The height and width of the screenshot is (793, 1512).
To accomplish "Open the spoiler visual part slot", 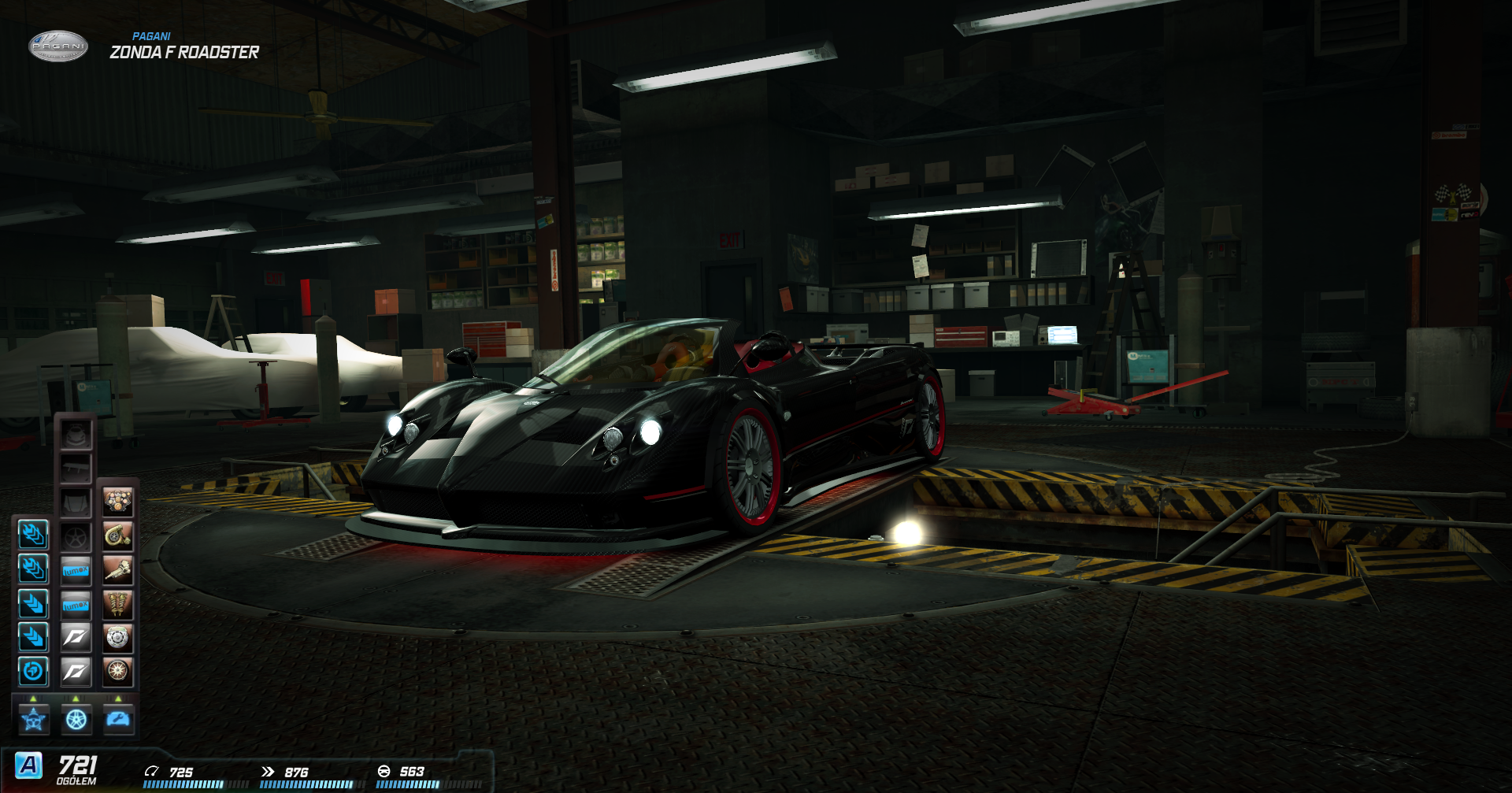I will coord(76,469).
